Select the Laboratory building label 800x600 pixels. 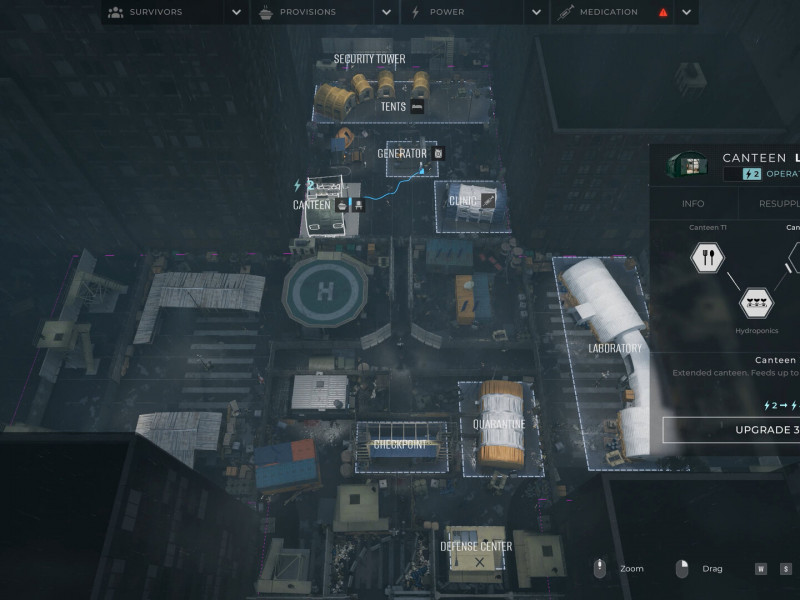[615, 348]
